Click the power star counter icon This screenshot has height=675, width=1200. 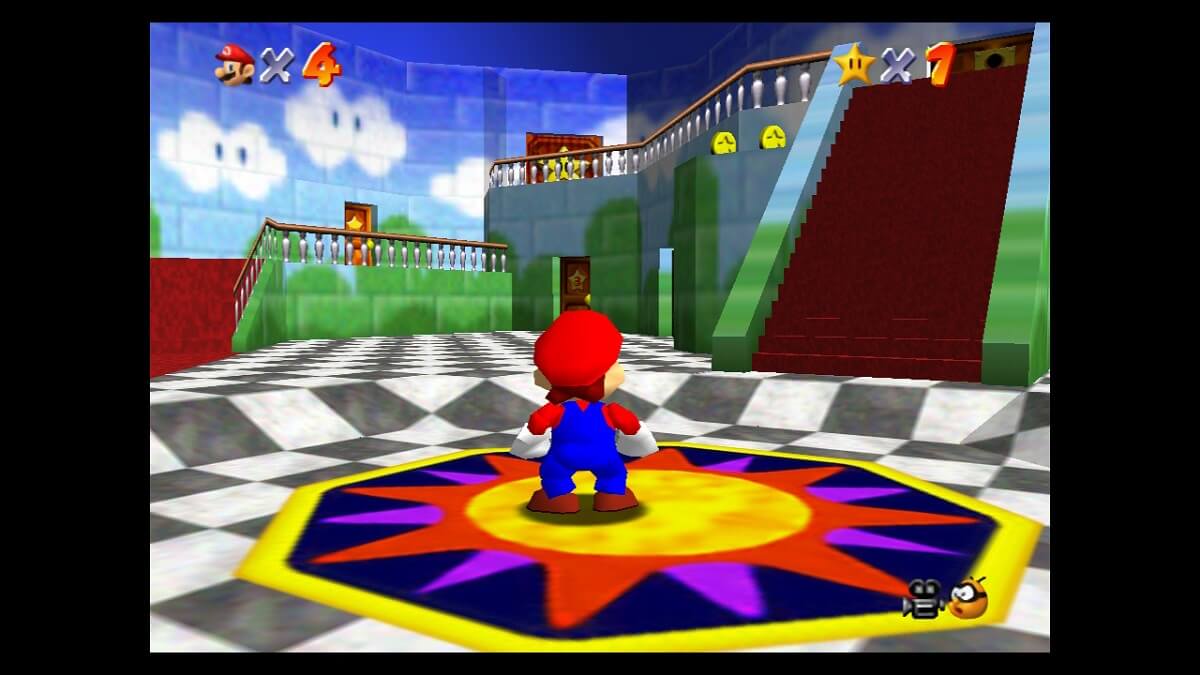coord(855,64)
